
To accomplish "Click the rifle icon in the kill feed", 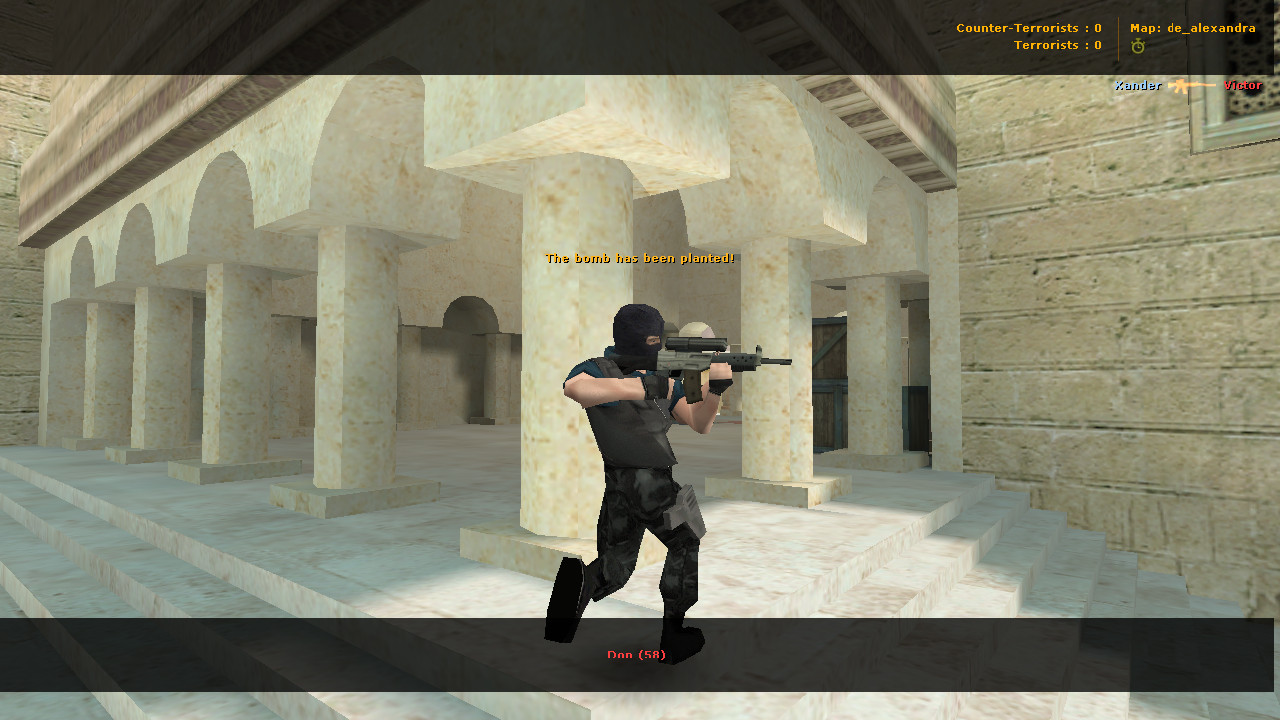I will pyautogui.click(x=1190, y=86).
